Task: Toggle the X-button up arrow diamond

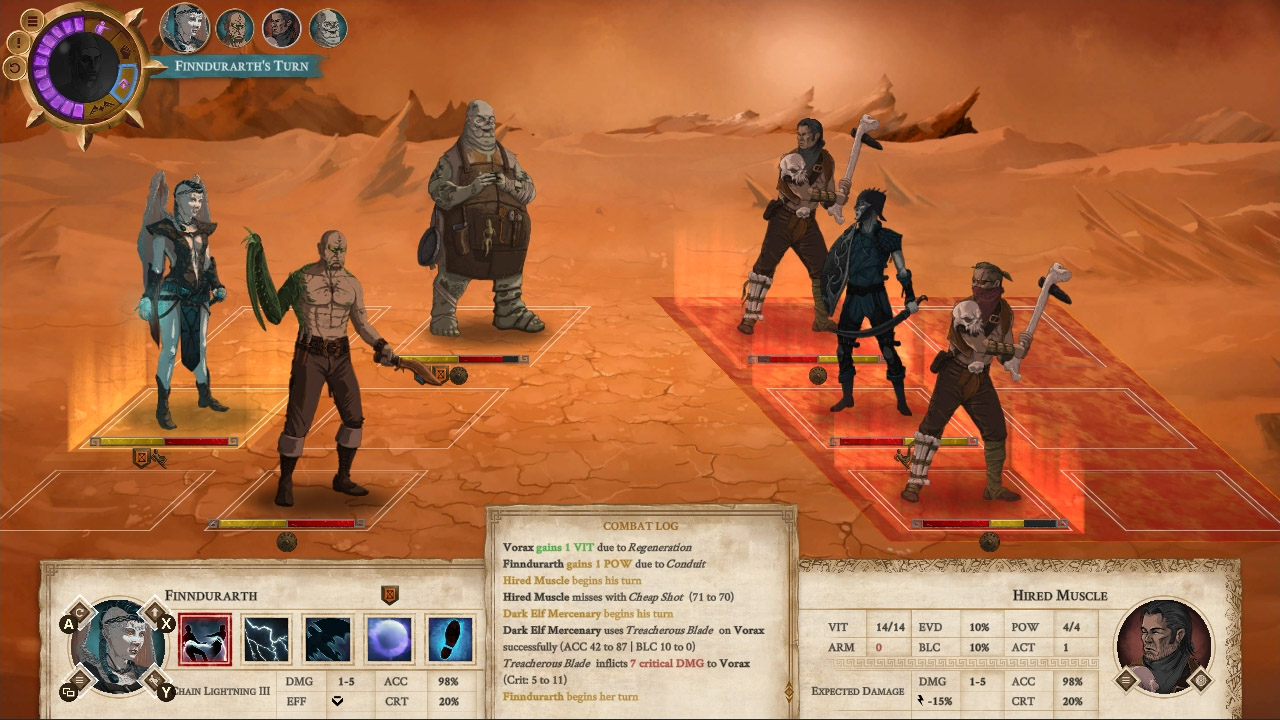Action: coord(155,612)
